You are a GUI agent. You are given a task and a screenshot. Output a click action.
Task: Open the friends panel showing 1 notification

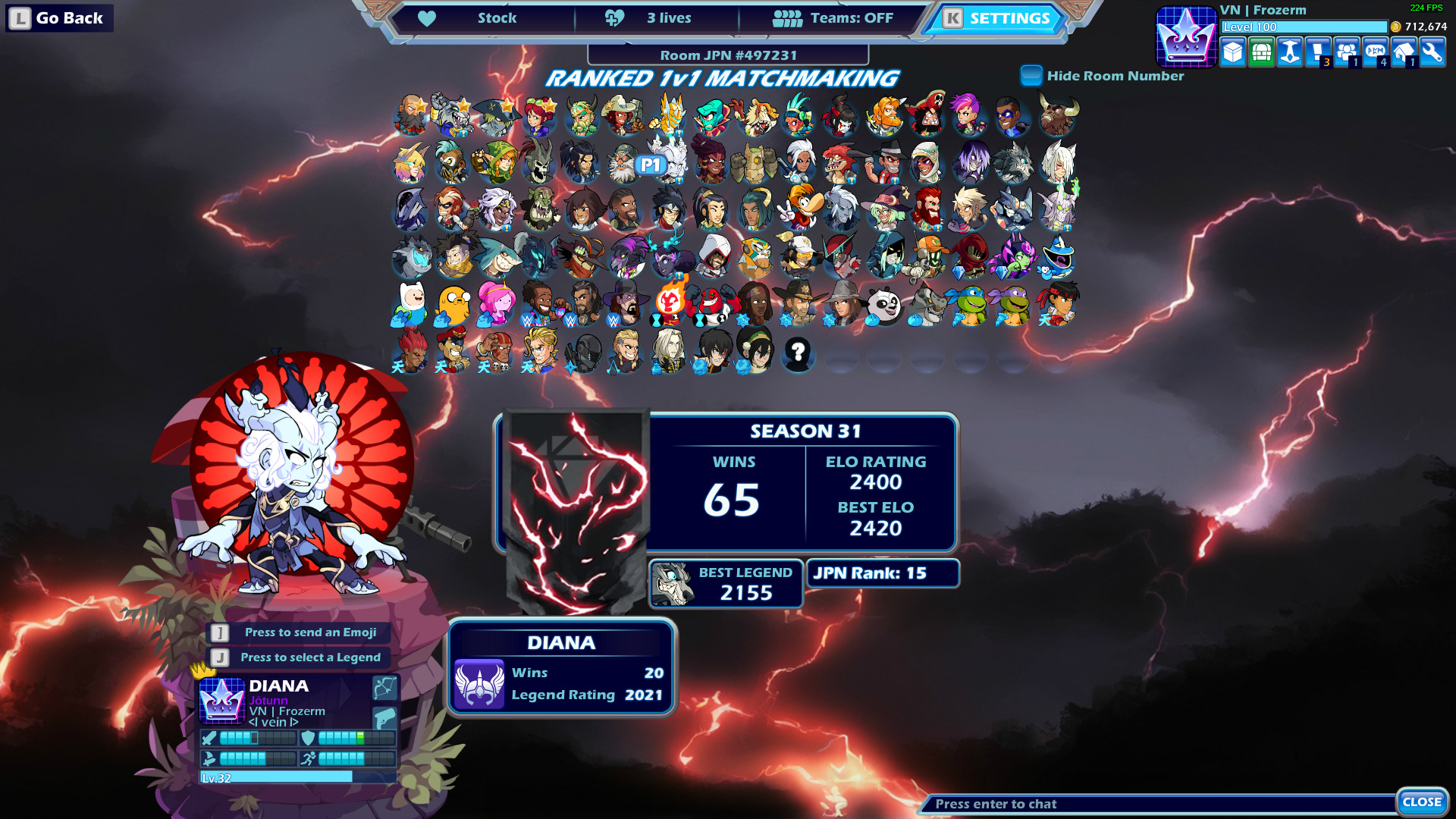tap(1345, 53)
